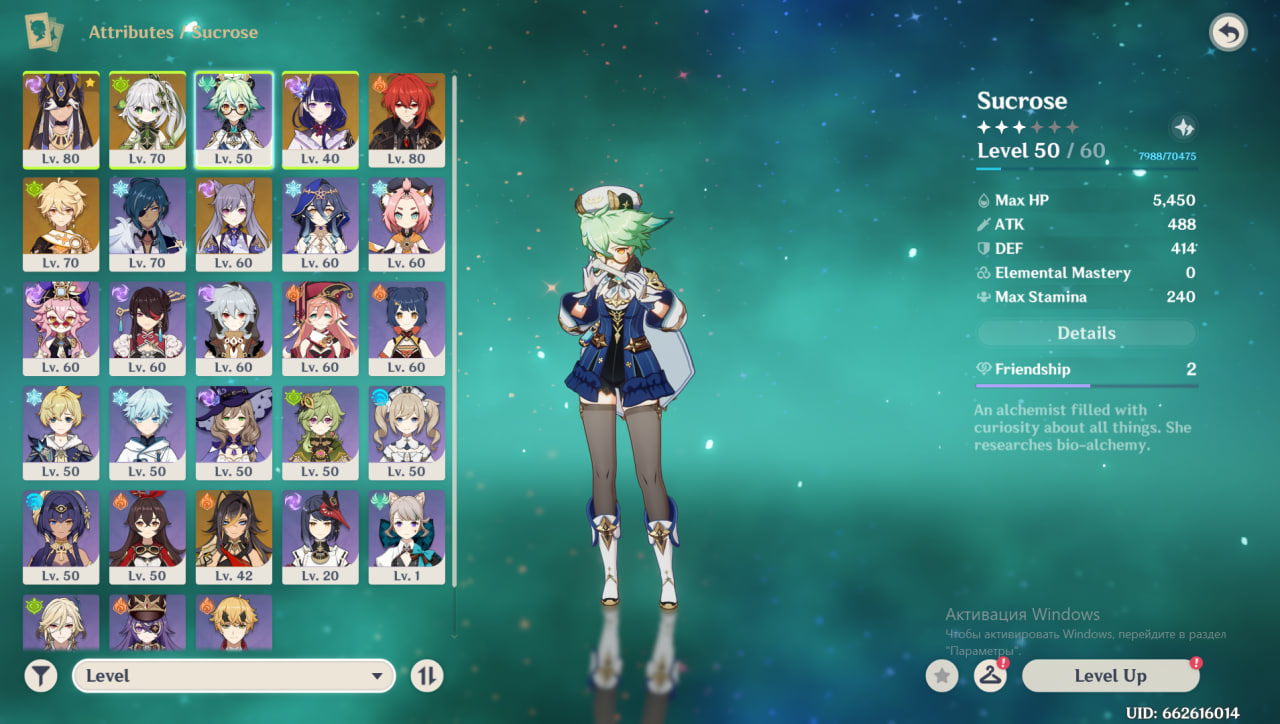This screenshot has height=724, width=1280.
Task: Choose the Lv. 50 Lisa witch-hat portrait
Action: [233, 432]
